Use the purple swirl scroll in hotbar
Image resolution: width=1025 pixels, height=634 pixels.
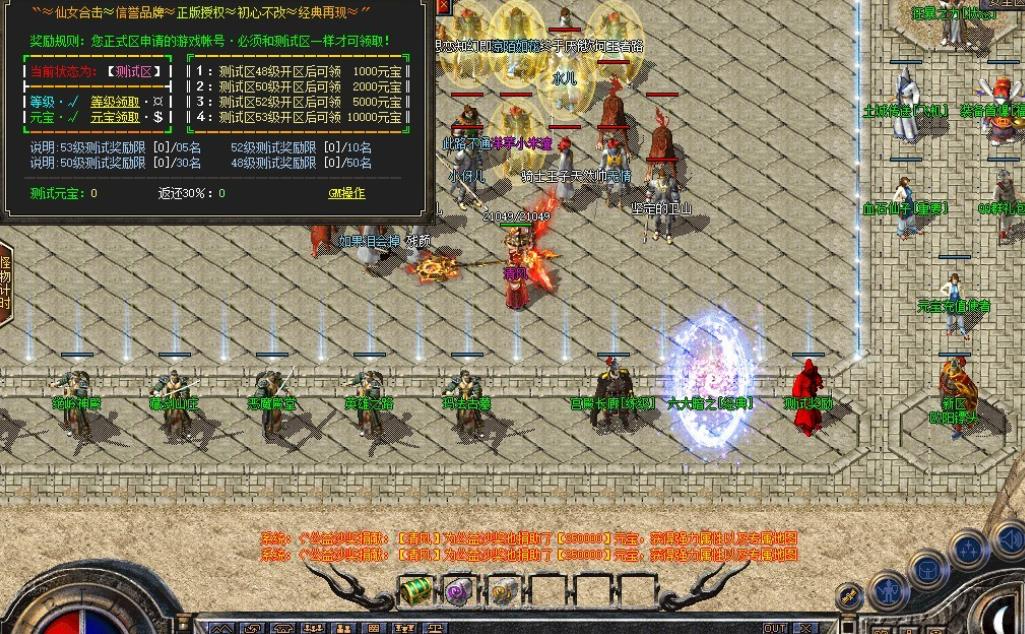pos(459,590)
